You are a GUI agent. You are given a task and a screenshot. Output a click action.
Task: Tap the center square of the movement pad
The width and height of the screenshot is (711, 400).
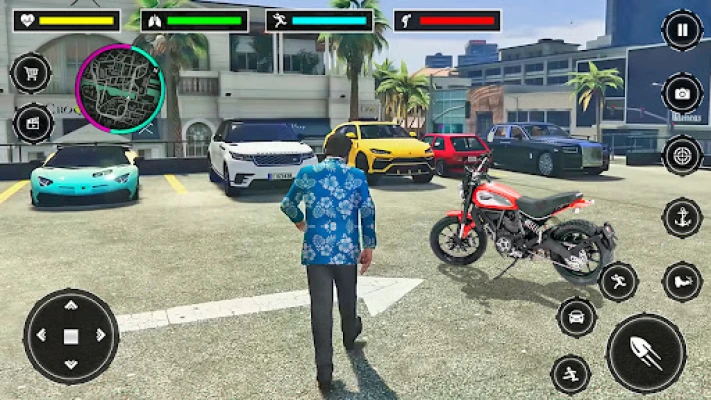tap(71, 337)
